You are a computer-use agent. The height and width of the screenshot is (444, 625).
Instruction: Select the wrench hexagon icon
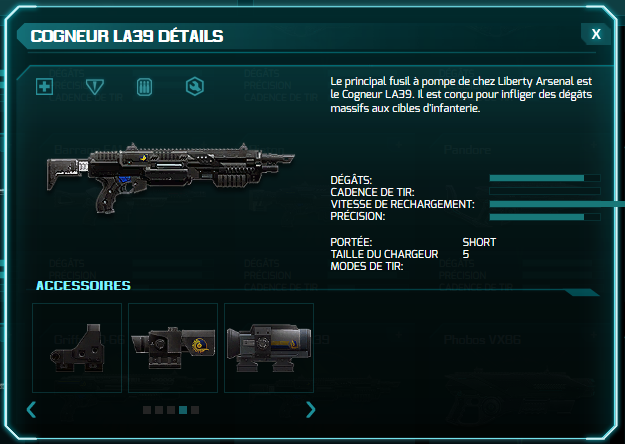194,87
